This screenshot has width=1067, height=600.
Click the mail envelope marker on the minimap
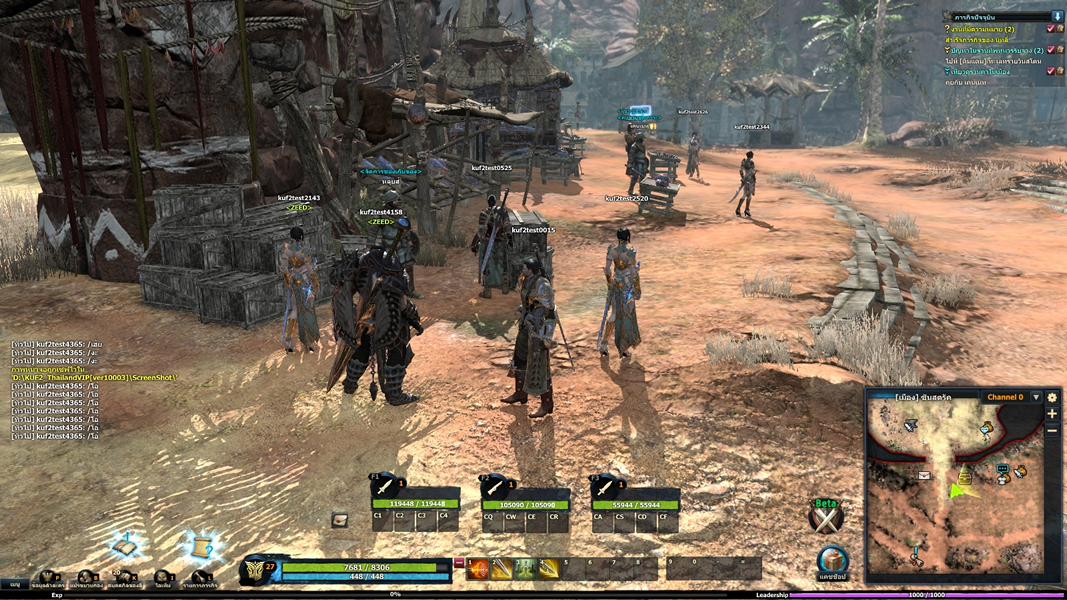924,475
